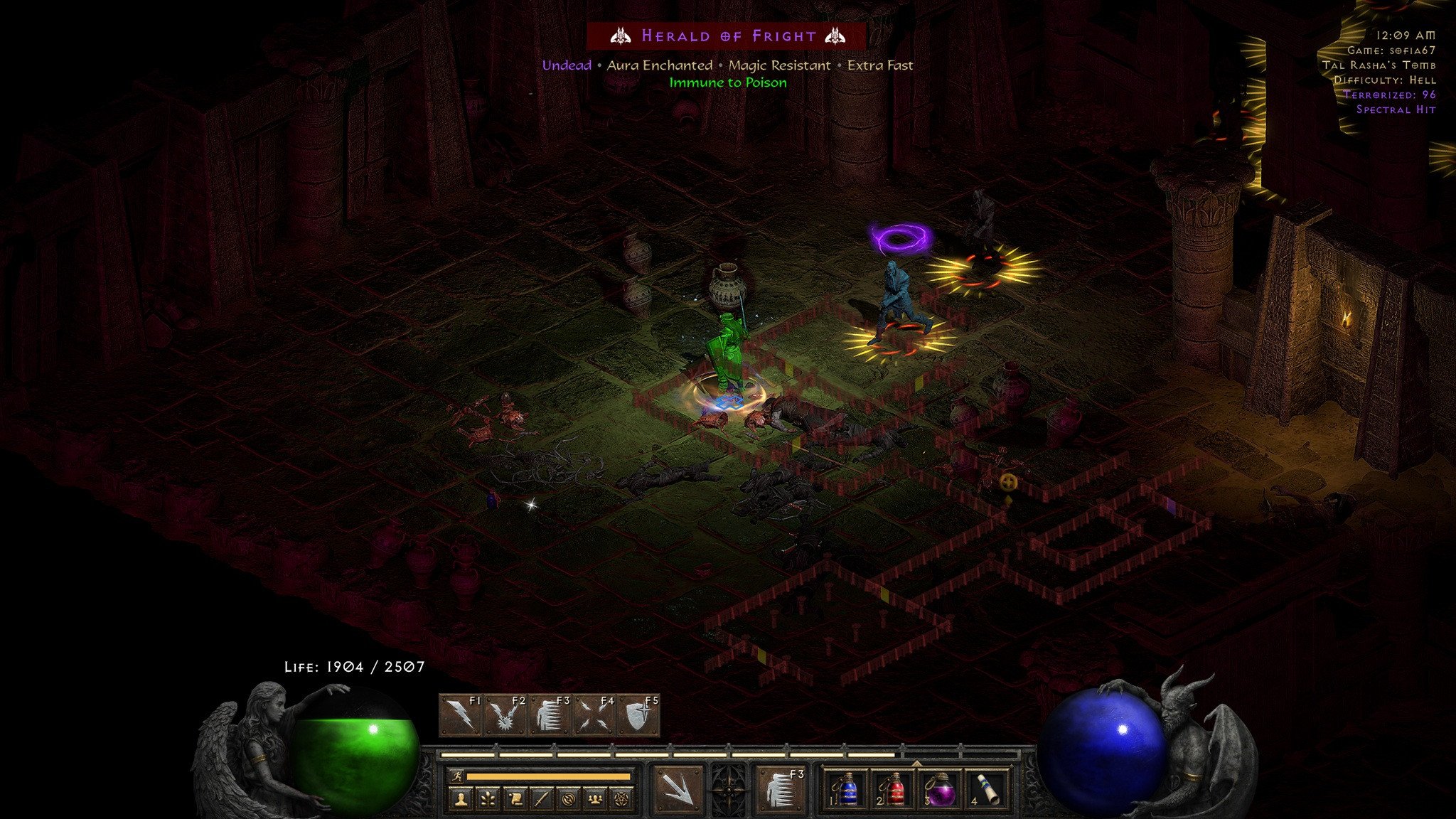Viewport: 1456px width, 819px height.
Task: Open the left-click arrow attack skill slot
Action: pyautogui.click(x=678, y=790)
